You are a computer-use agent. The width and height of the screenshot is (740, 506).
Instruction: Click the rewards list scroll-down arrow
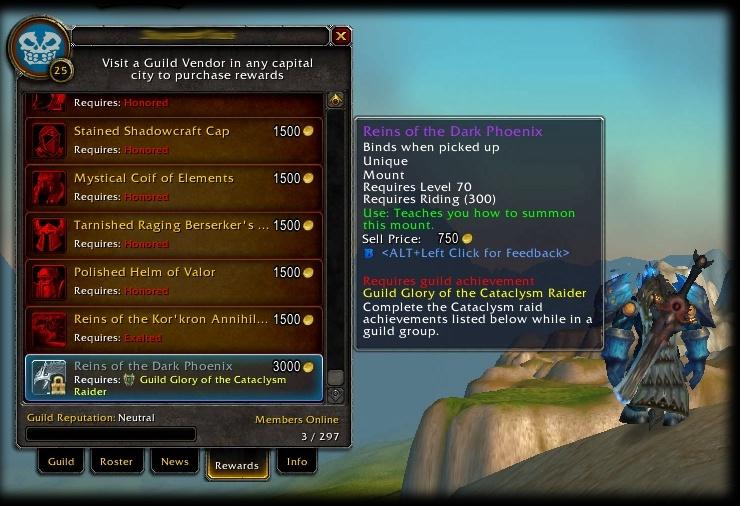(x=335, y=395)
